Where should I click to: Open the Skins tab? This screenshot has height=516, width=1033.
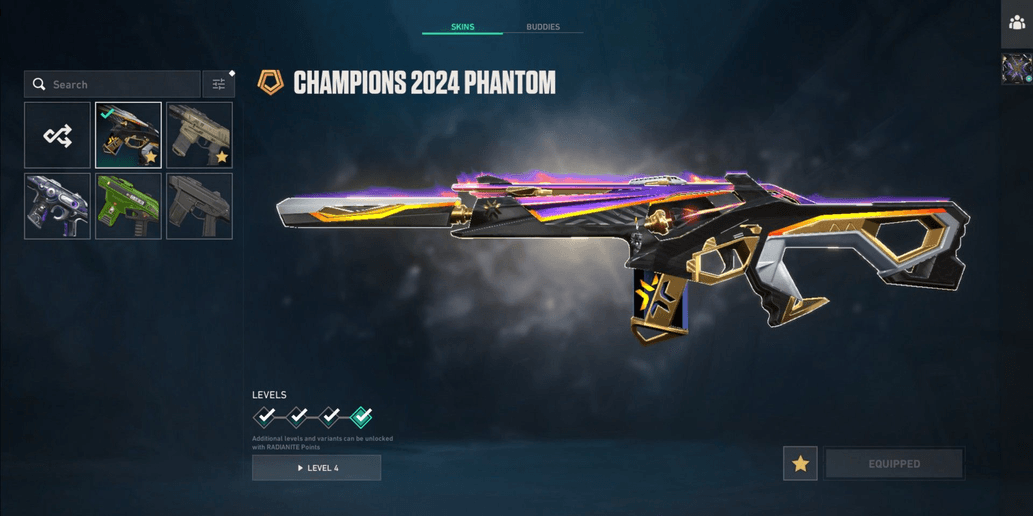[462, 27]
